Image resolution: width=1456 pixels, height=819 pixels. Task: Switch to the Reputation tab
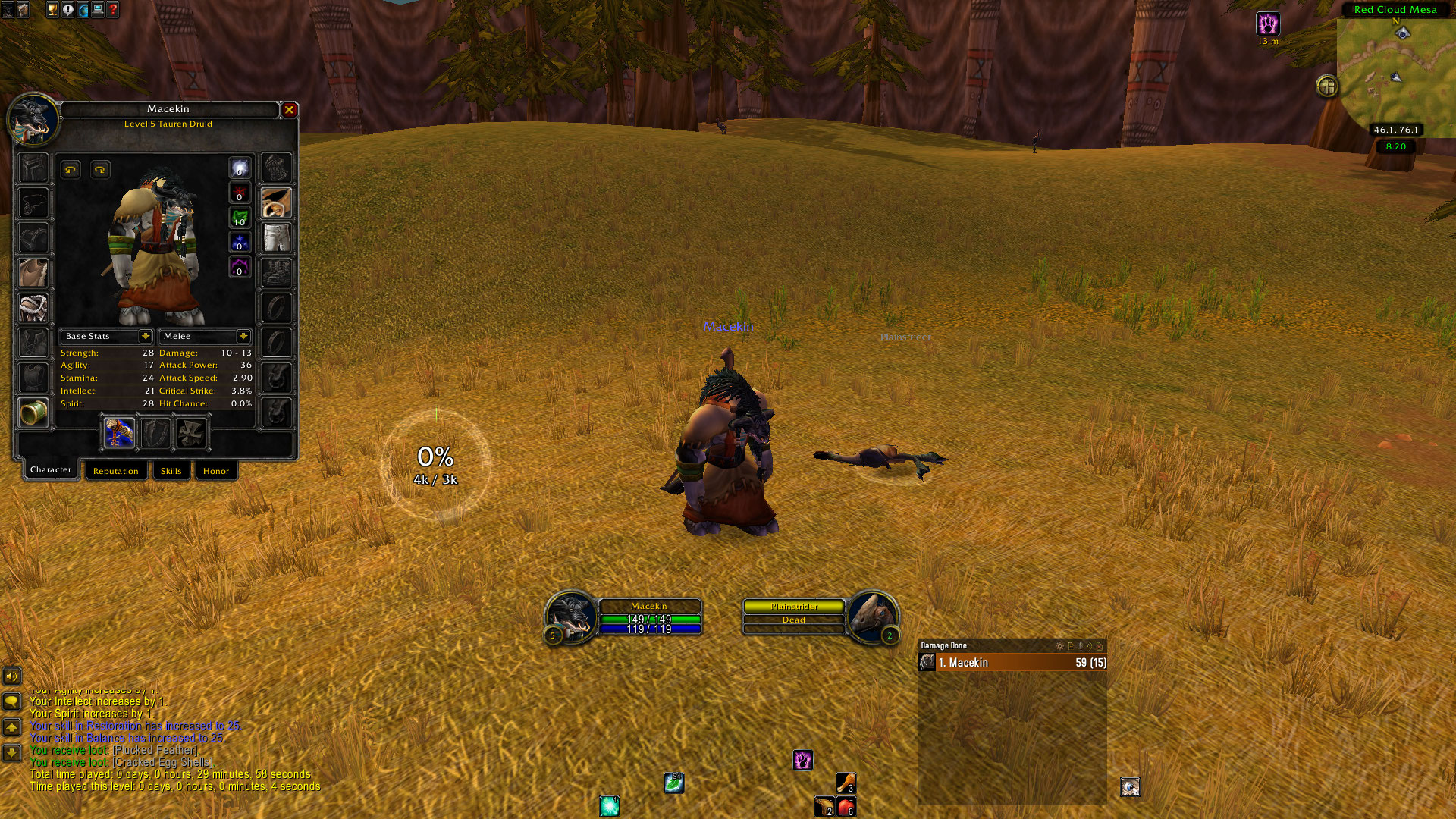tap(115, 471)
